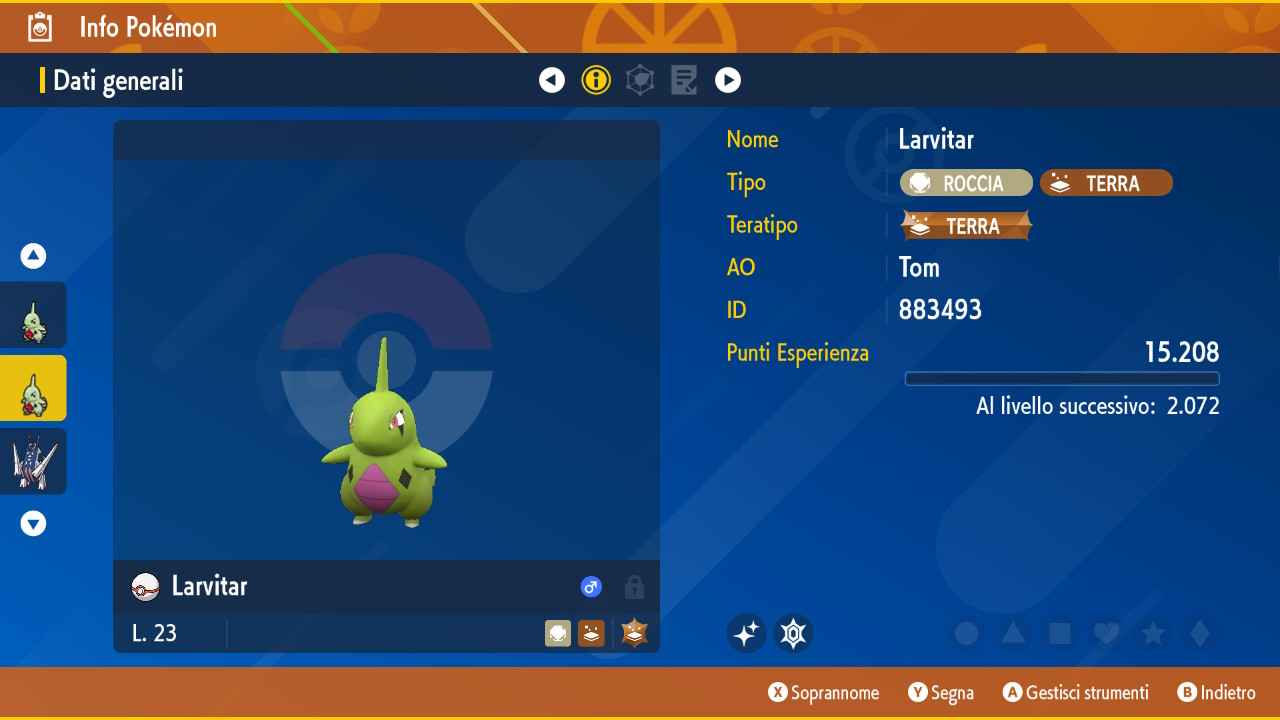Select the top Larvitar thumbnail in the sidebar
Viewport: 1280px width, 720px height.
pyautogui.click(x=33, y=314)
